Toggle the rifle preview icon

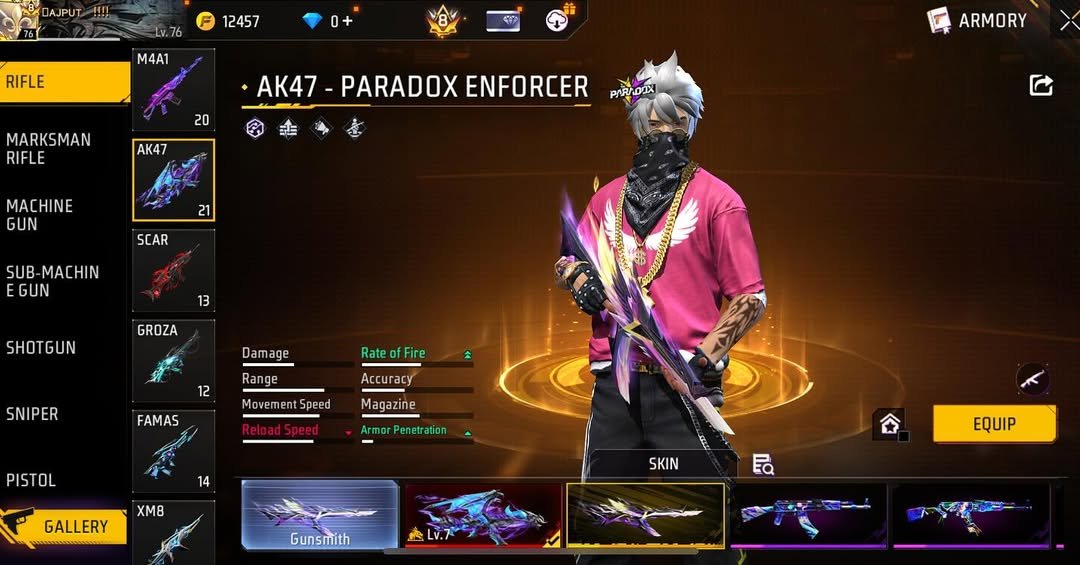pos(1032,378)
